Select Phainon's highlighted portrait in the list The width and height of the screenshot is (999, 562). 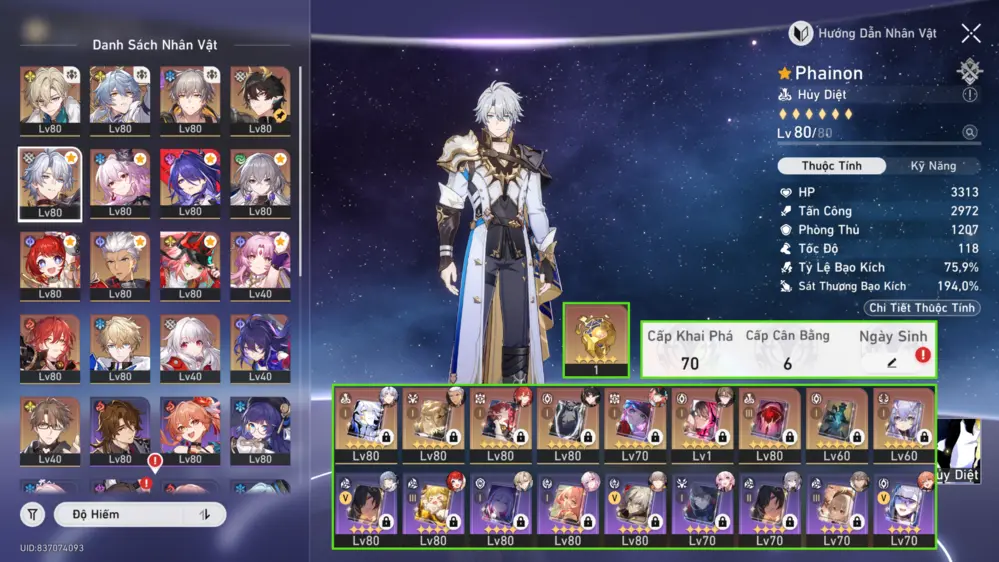(x=50, y=184)
